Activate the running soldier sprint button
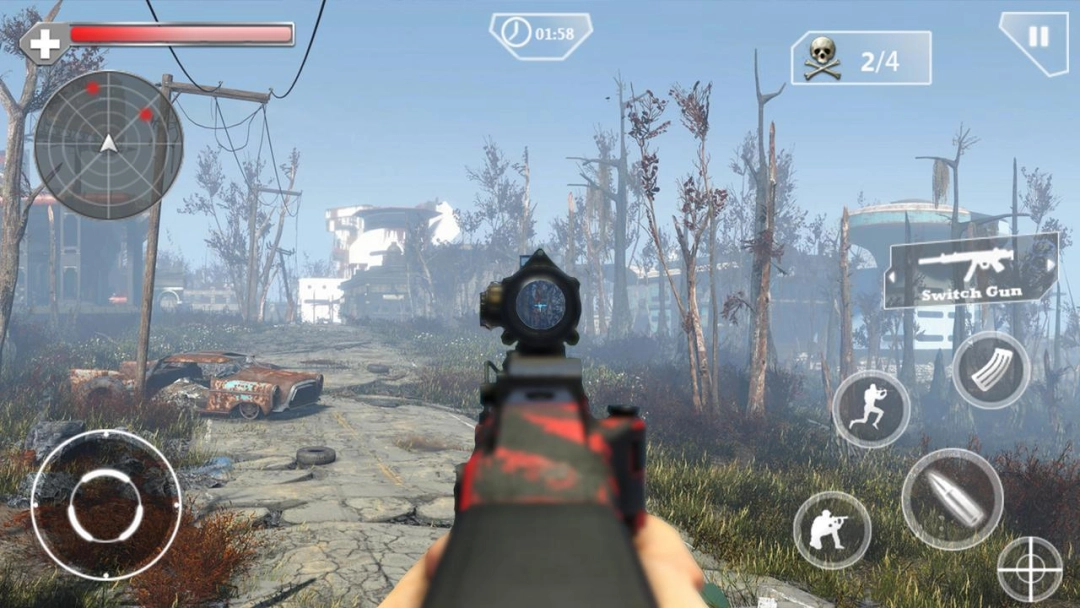The height and width of the screenshot is (608, 1080). (871, 408)
